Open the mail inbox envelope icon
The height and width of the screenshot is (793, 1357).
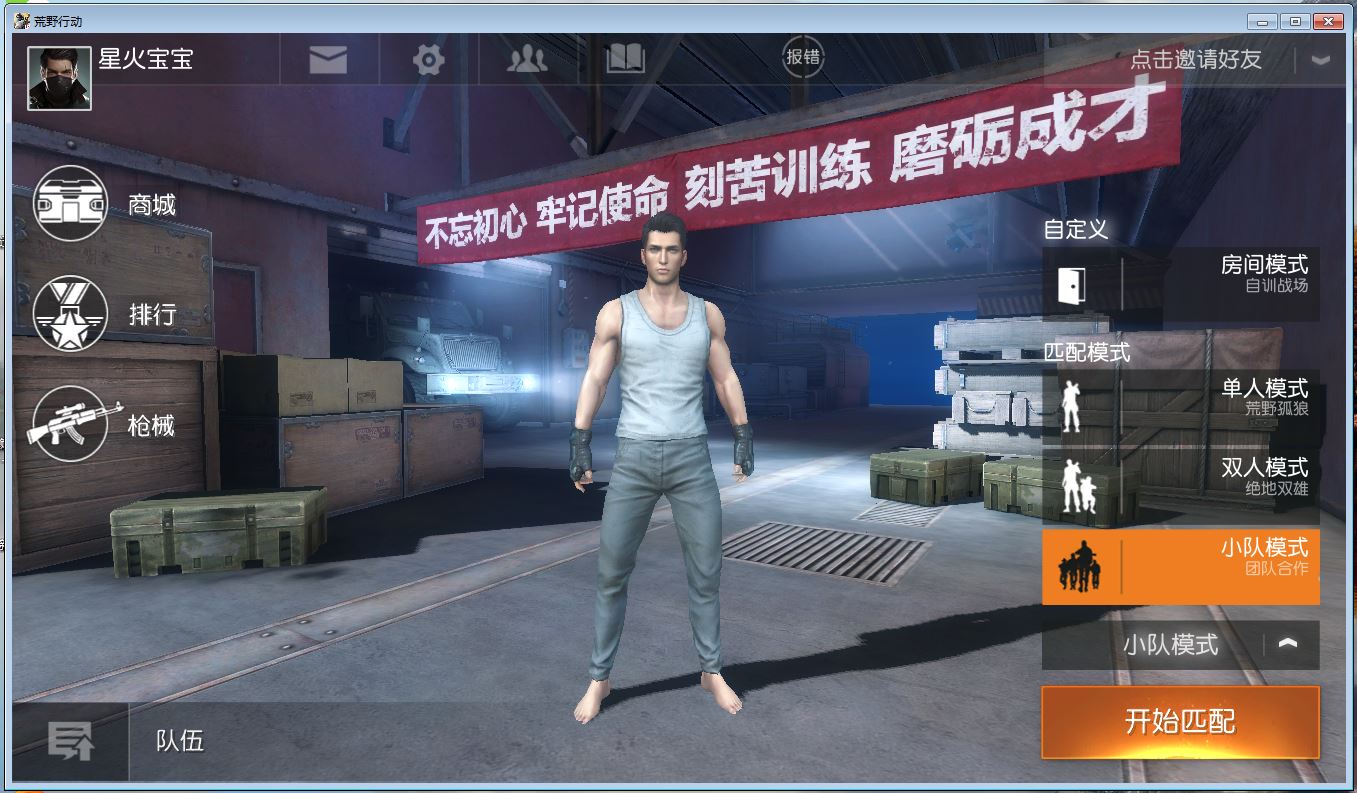tap(330, 58)
